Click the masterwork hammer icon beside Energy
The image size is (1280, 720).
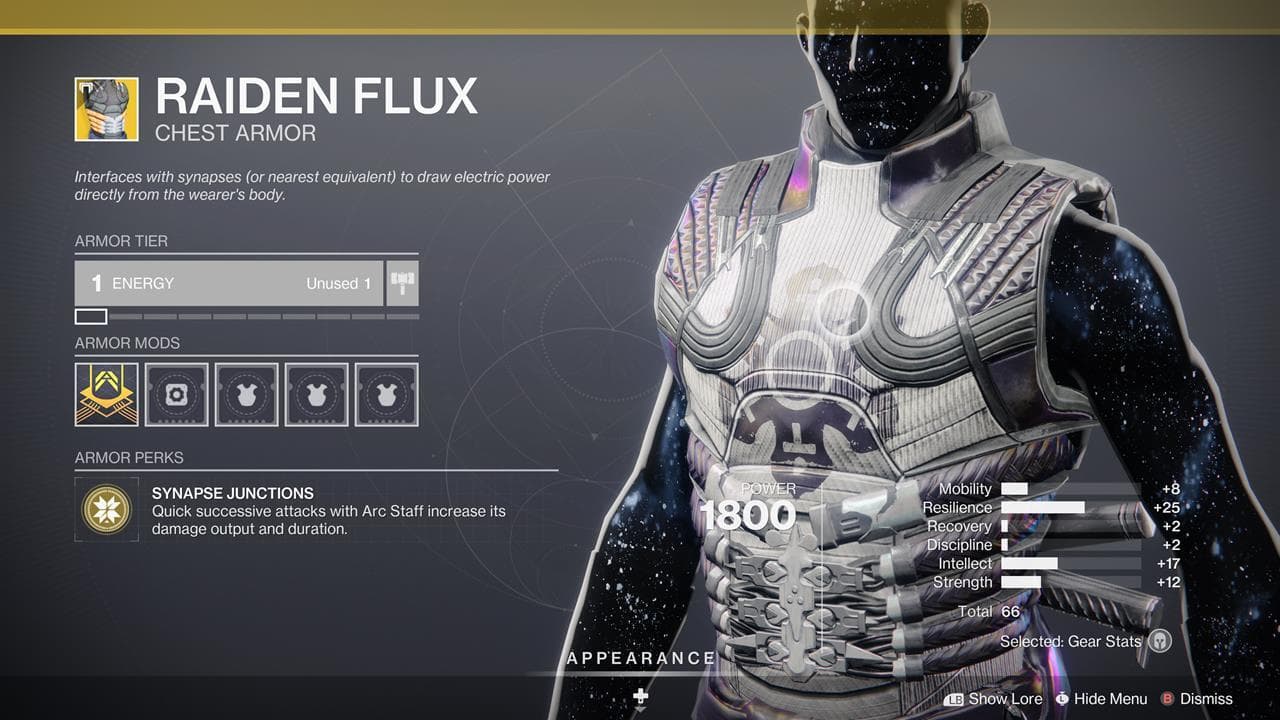(x=400, y=283)
